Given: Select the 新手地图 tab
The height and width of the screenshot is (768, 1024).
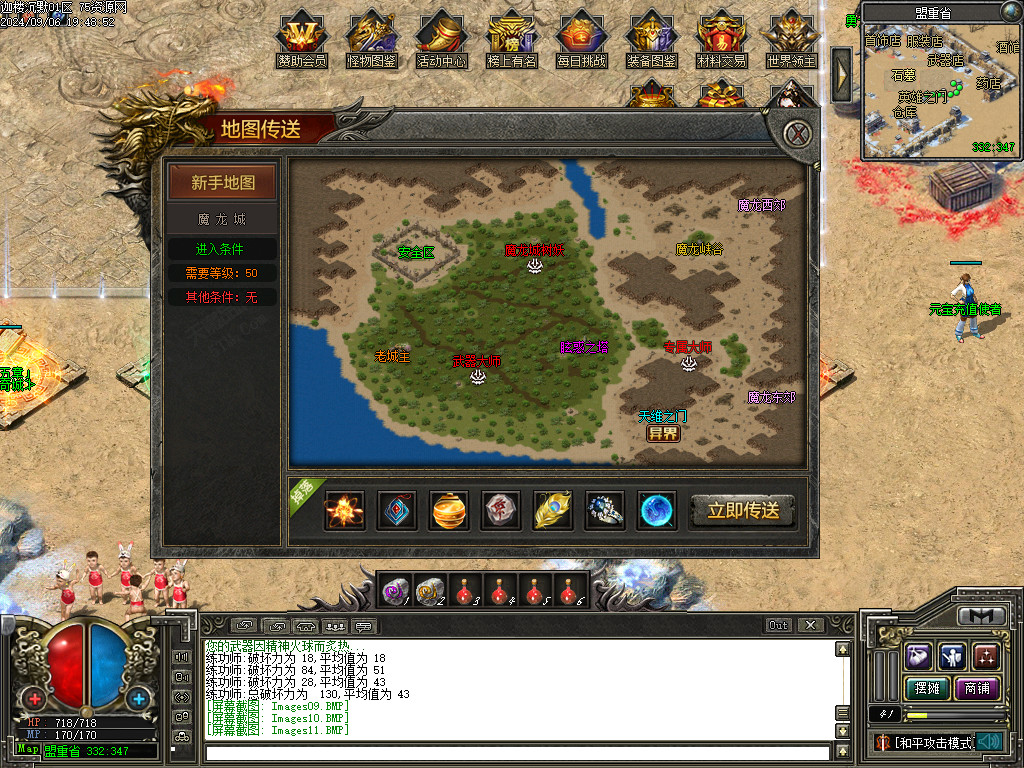Looking at the screenshot, I should 223,183.
